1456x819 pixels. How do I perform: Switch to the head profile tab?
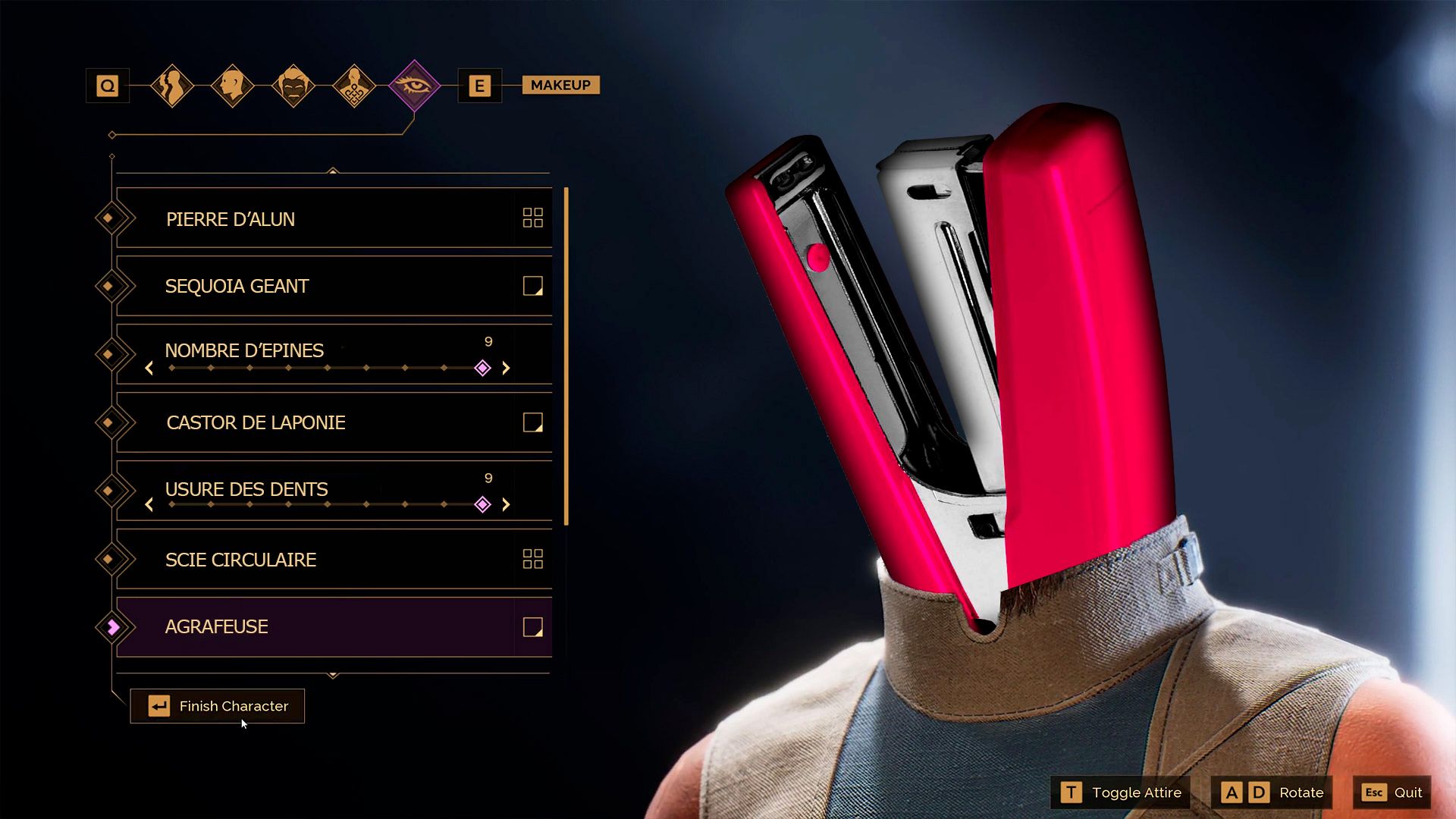point(232,86)
